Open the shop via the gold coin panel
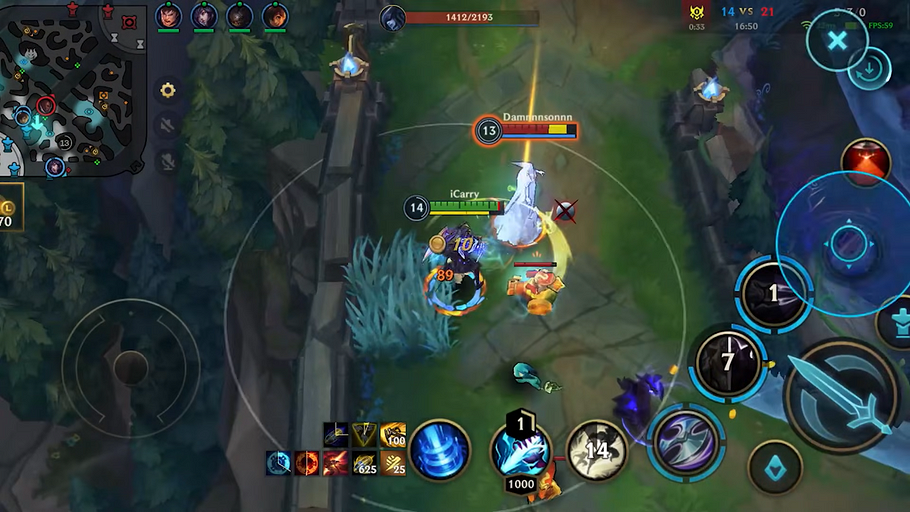 point(9,207)
